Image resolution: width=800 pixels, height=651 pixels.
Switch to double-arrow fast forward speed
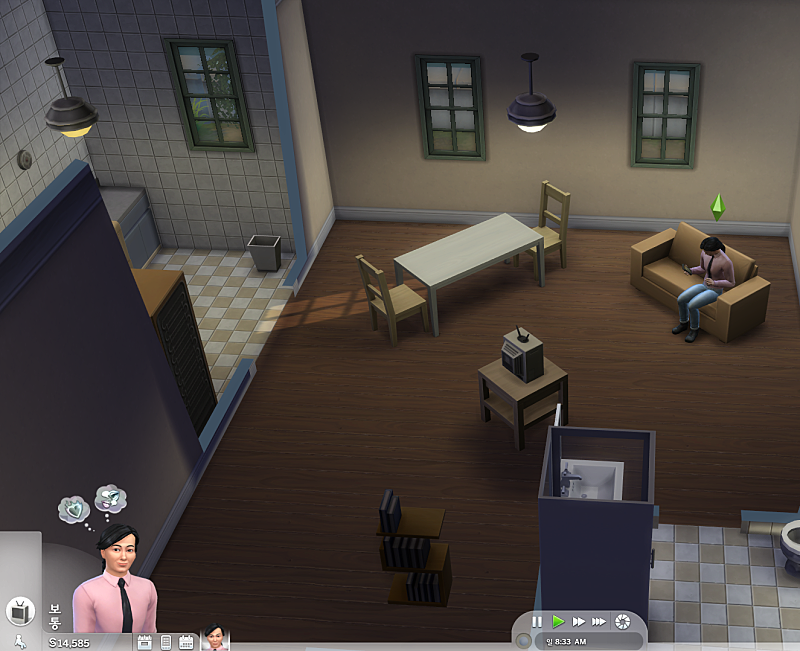[579, 621]
